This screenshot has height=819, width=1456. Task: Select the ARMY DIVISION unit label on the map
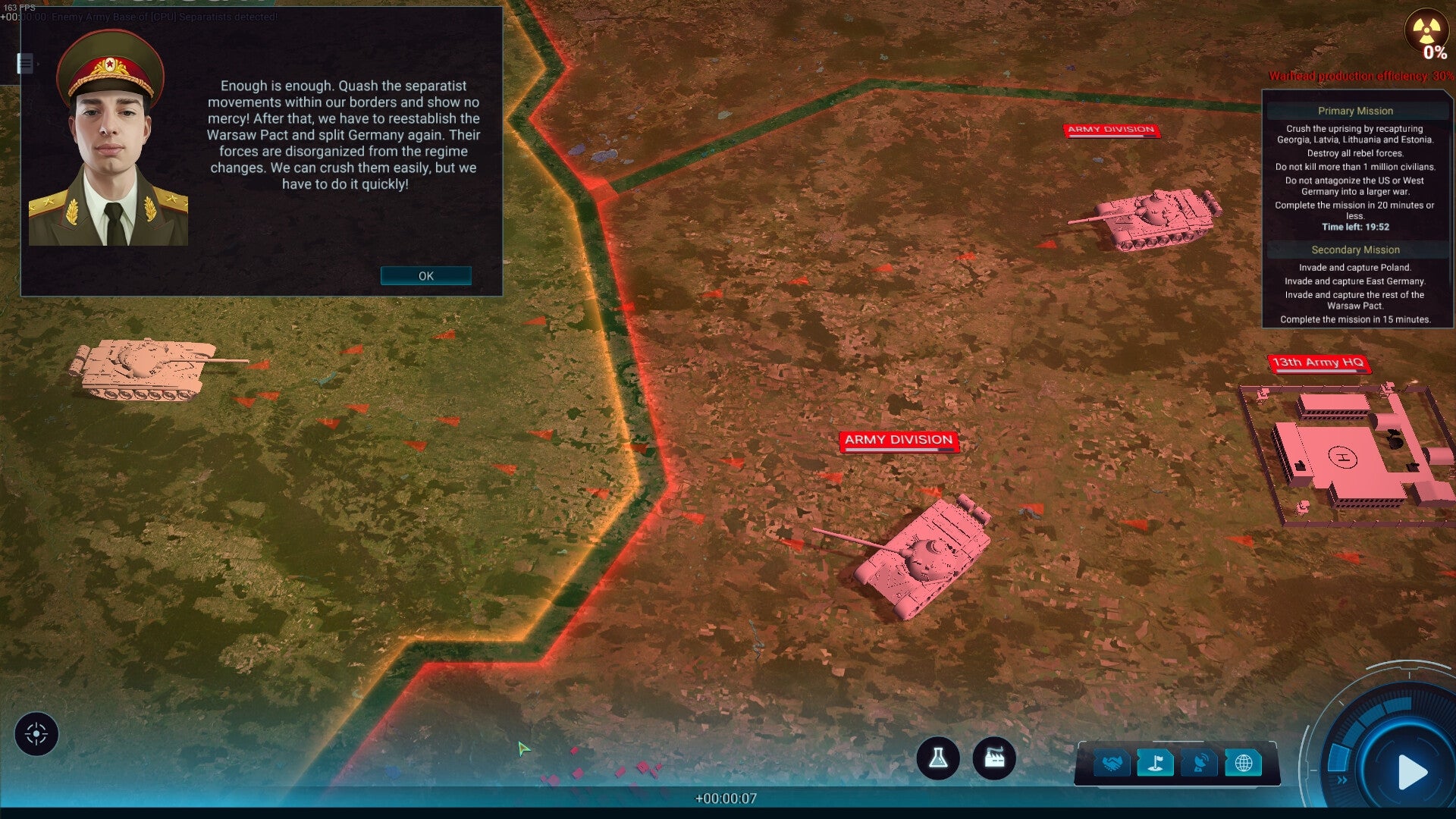point(899,440)
